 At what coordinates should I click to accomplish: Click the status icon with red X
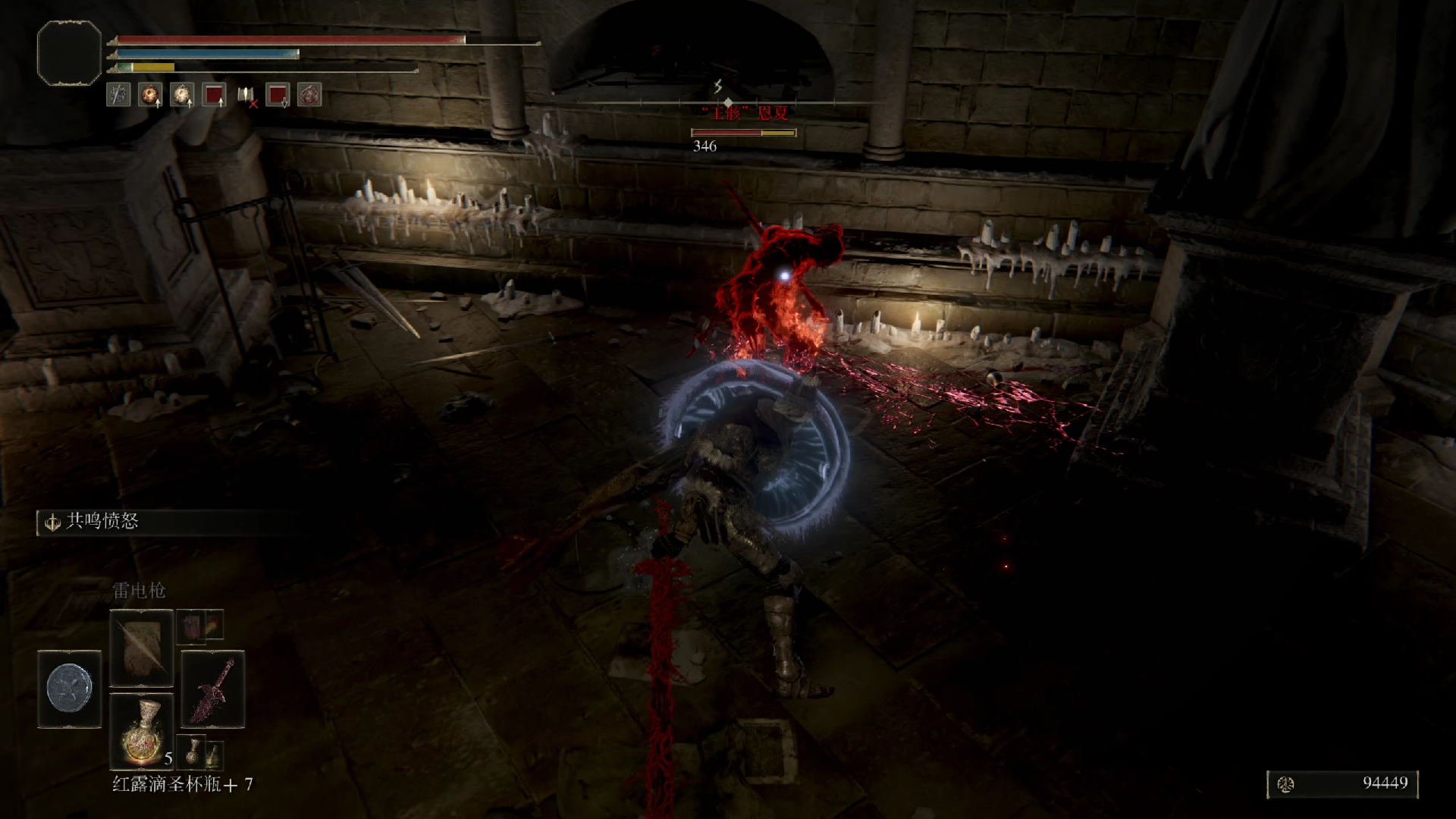[246, 95]
